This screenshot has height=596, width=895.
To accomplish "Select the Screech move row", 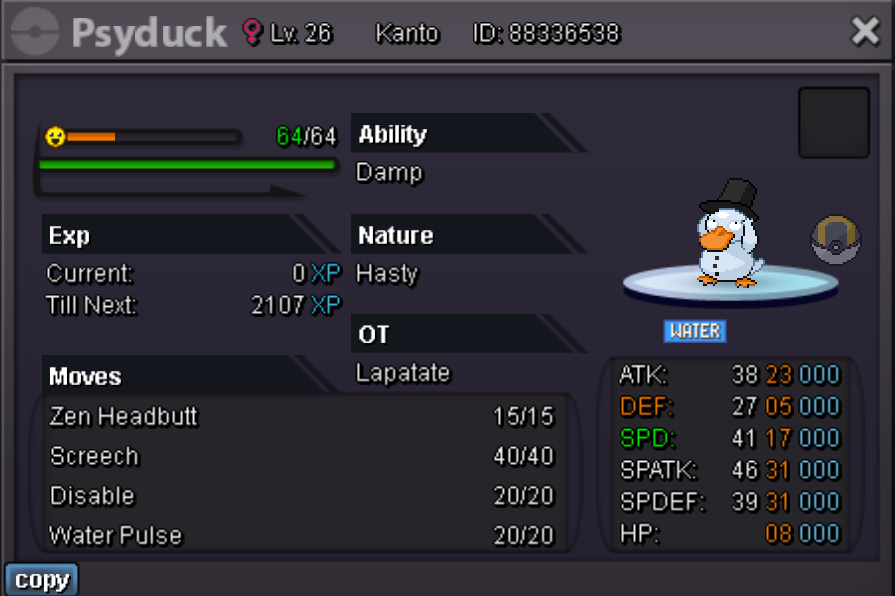I will tap(300, 456).
